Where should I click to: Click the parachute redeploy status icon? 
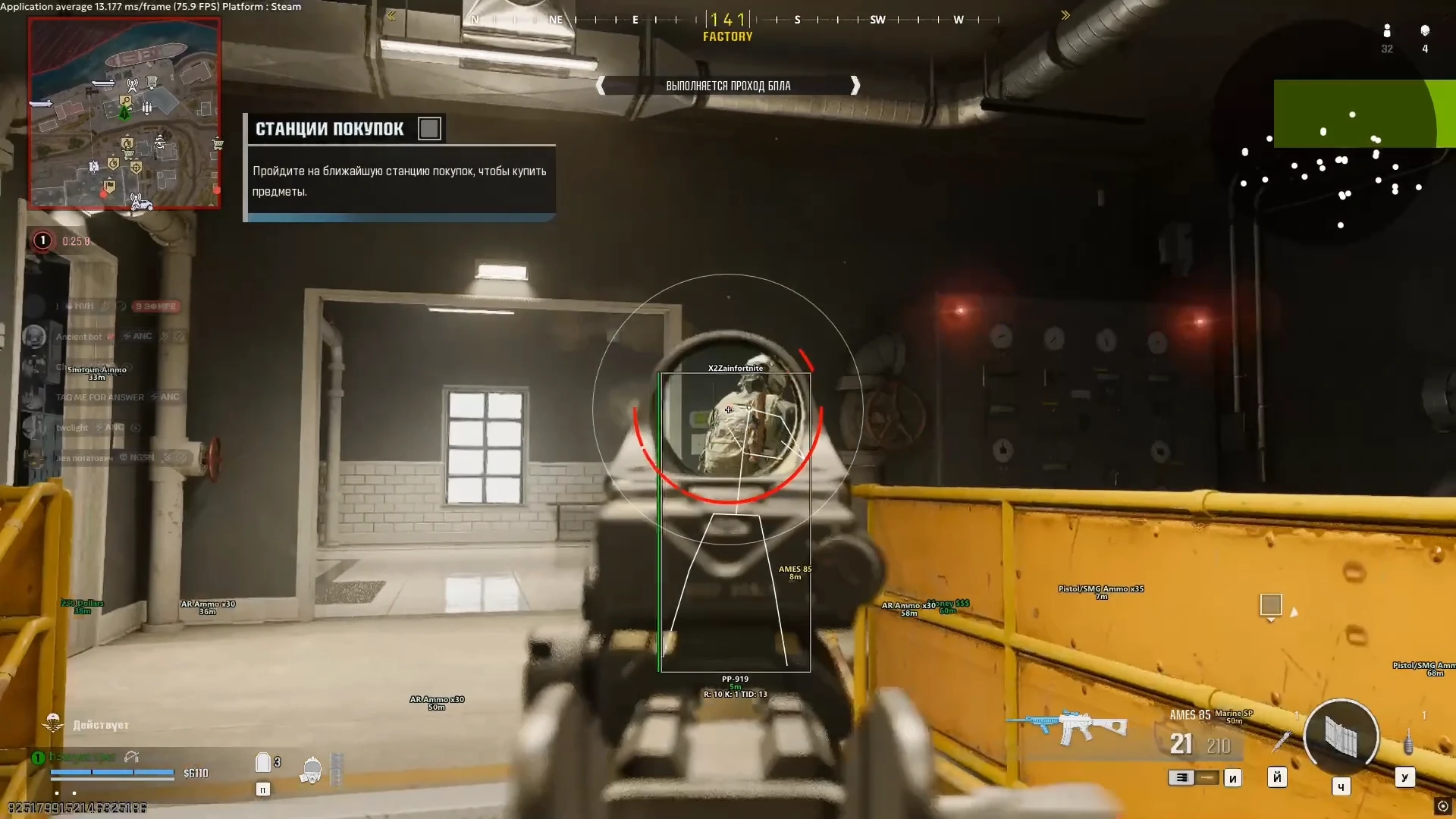[53, 723]
